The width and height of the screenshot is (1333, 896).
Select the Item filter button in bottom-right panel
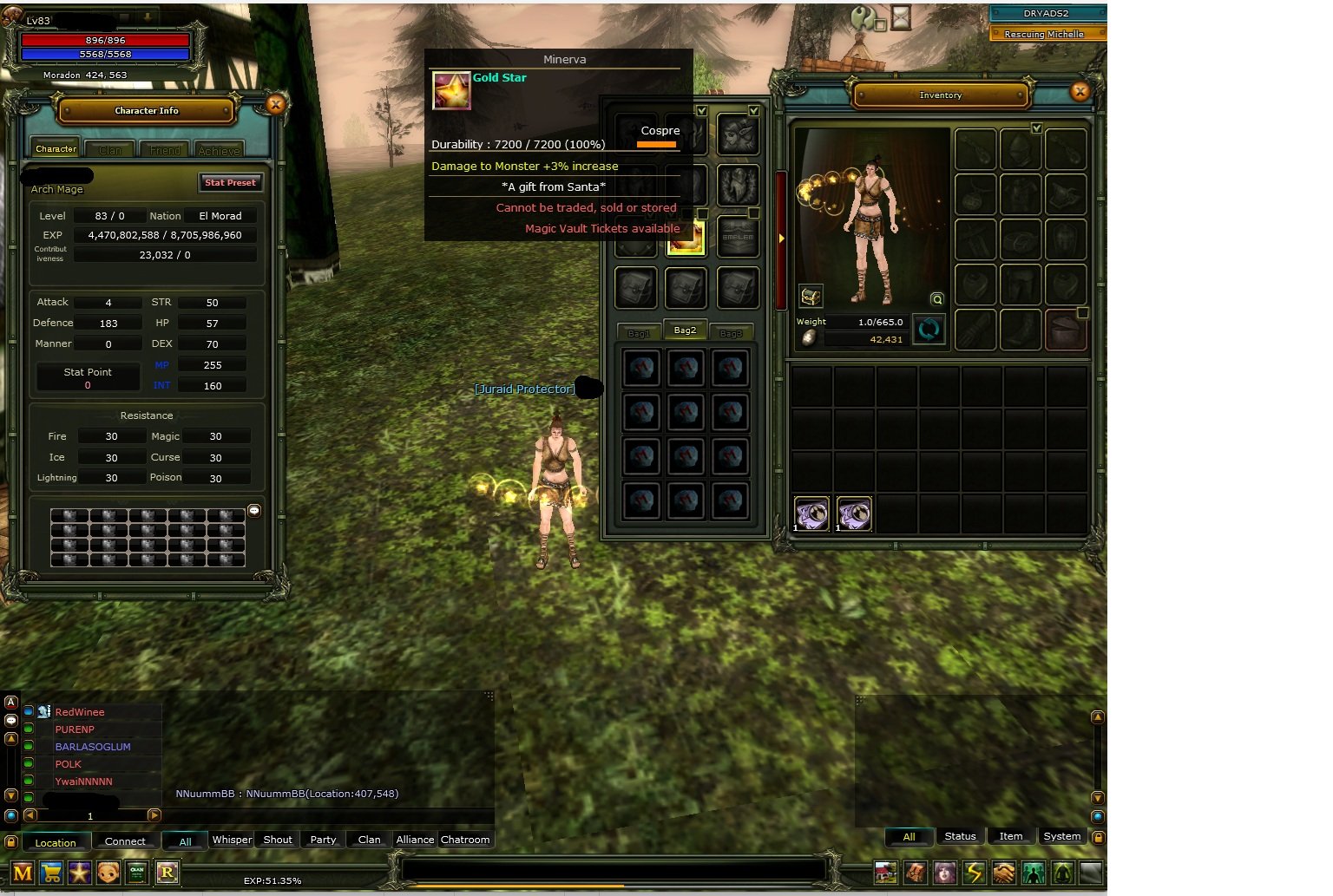1011,836
